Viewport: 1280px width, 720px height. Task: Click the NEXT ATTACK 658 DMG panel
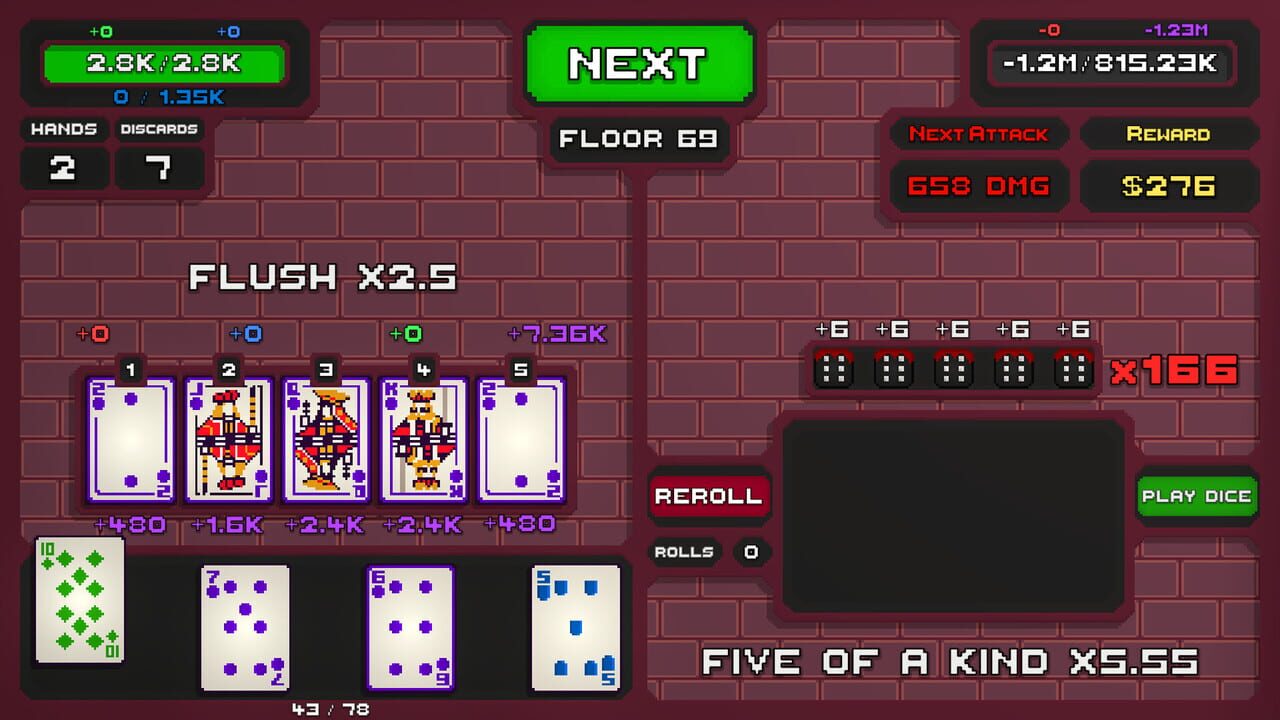[x=979, y=185]
